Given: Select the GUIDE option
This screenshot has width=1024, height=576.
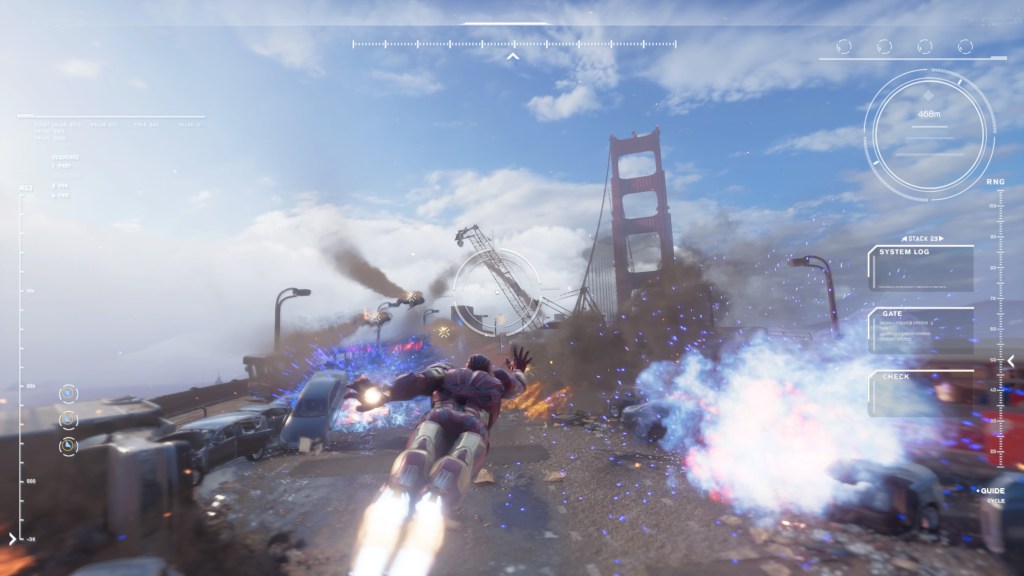Looking at the screenshot, I should (992, 491).
